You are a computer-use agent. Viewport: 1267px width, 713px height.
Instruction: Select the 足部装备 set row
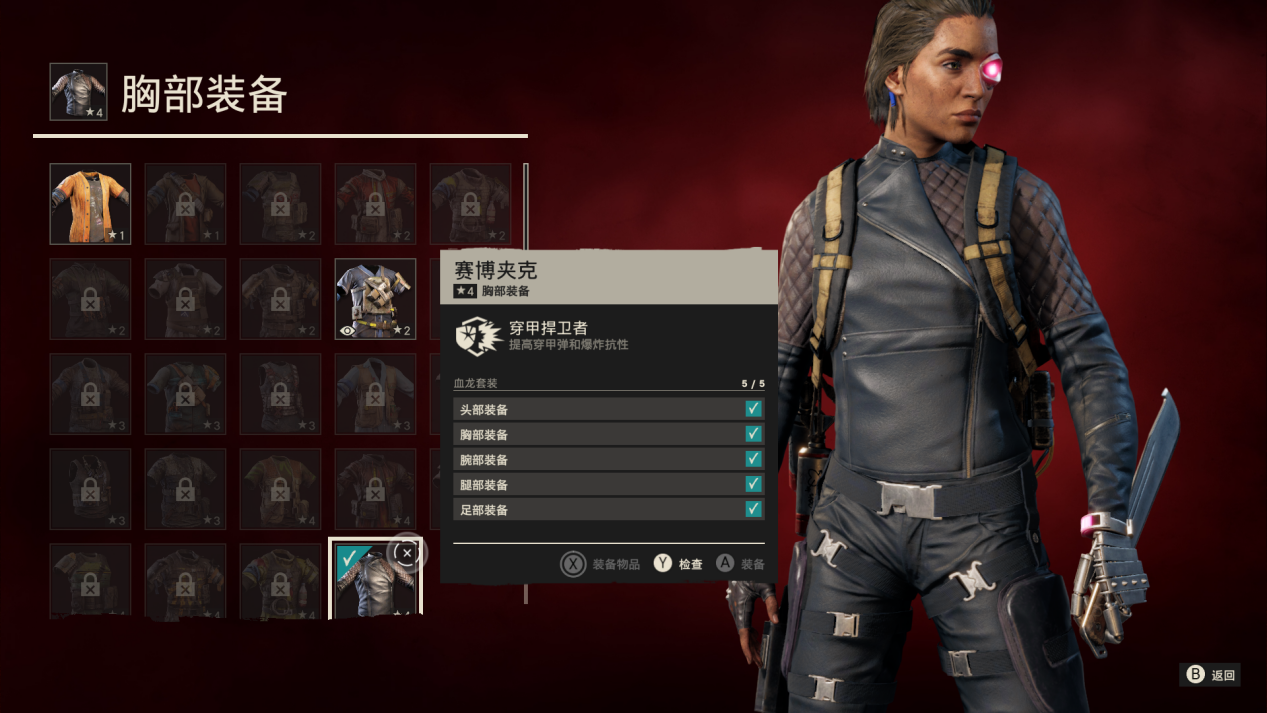[x=608, y=509]
